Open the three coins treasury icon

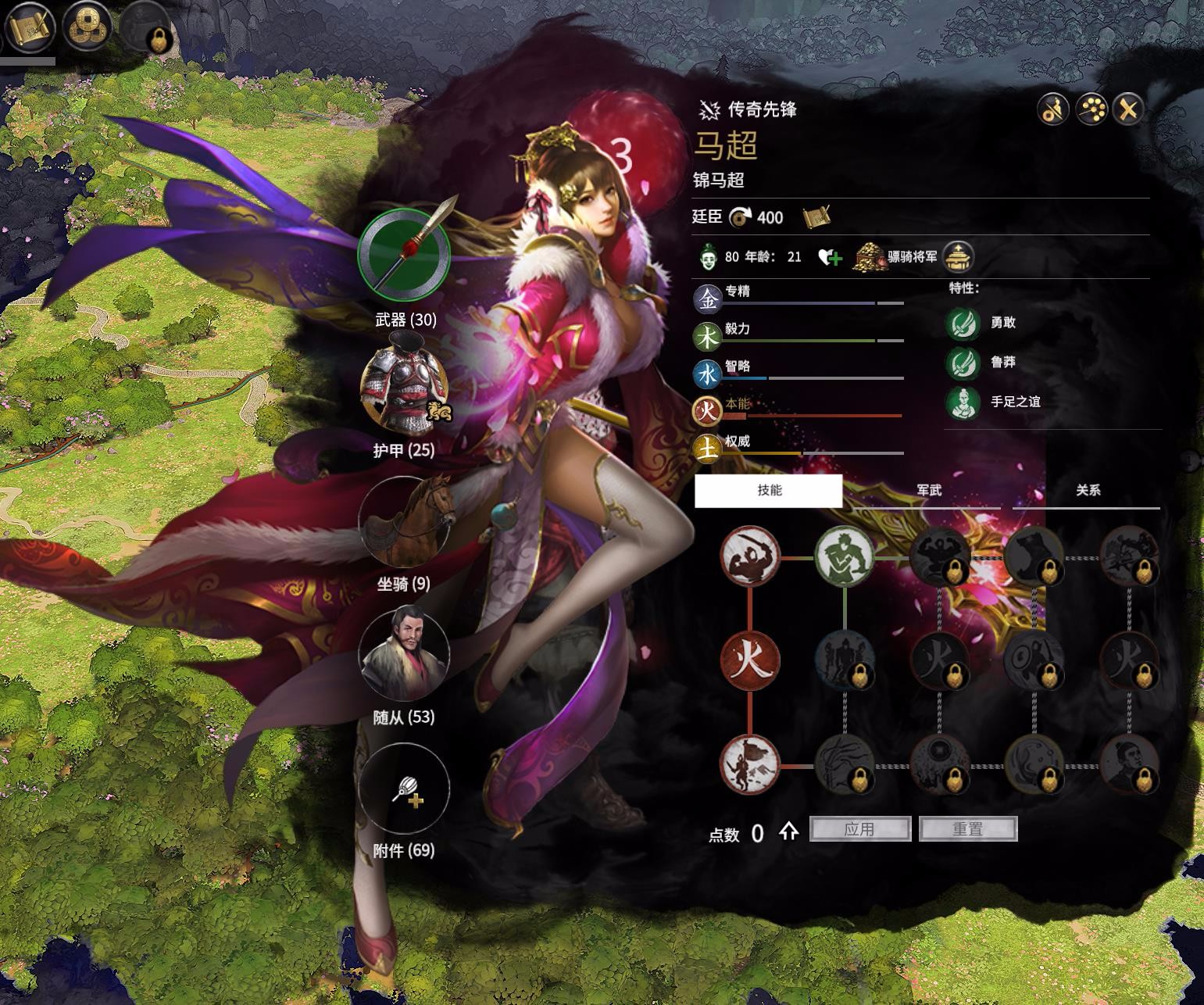[86, 28]
